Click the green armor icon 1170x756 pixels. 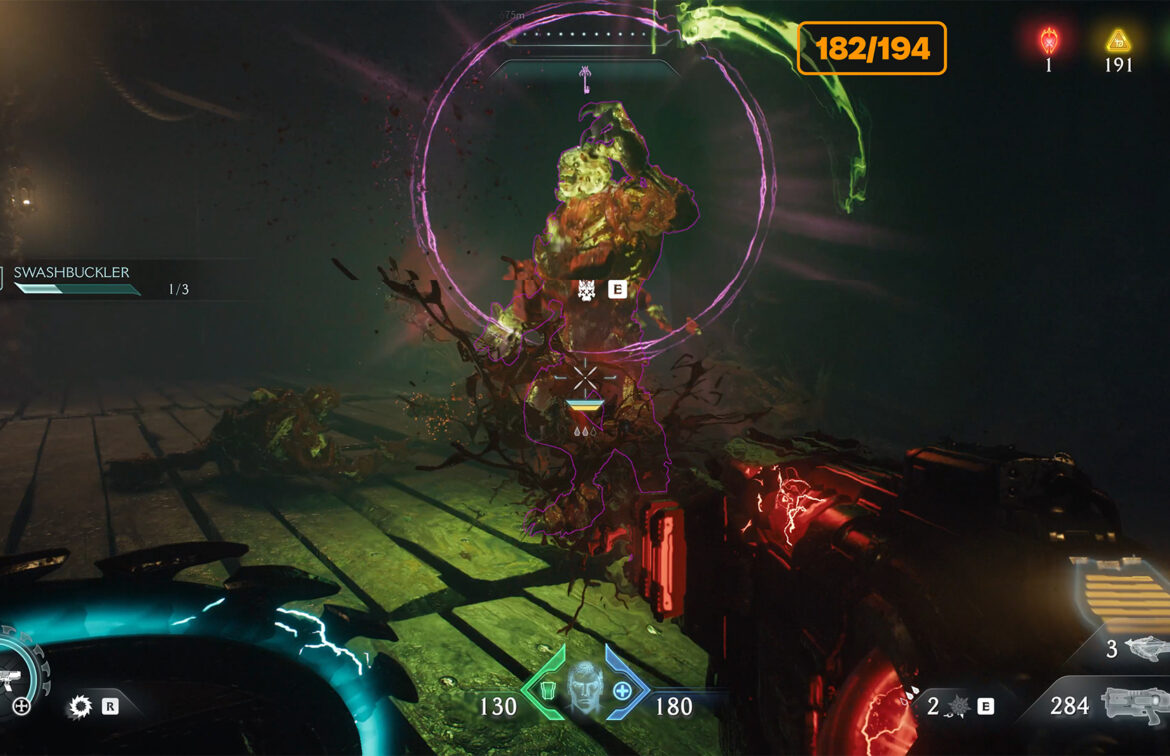pyautogui.click(x=546, y=690)
